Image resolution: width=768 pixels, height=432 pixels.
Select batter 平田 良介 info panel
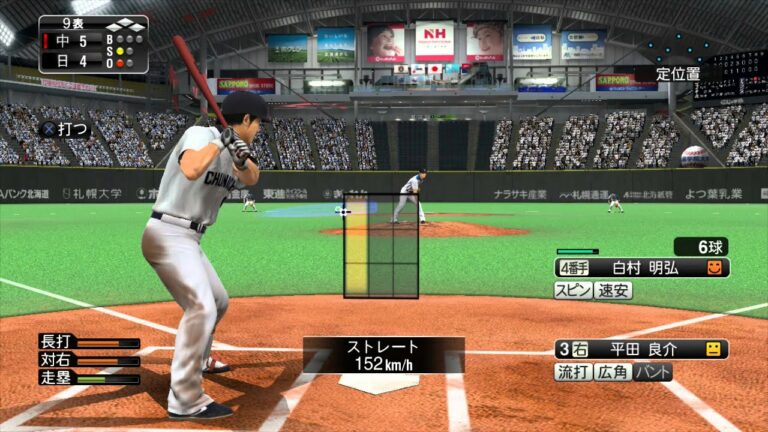(641, 349)
